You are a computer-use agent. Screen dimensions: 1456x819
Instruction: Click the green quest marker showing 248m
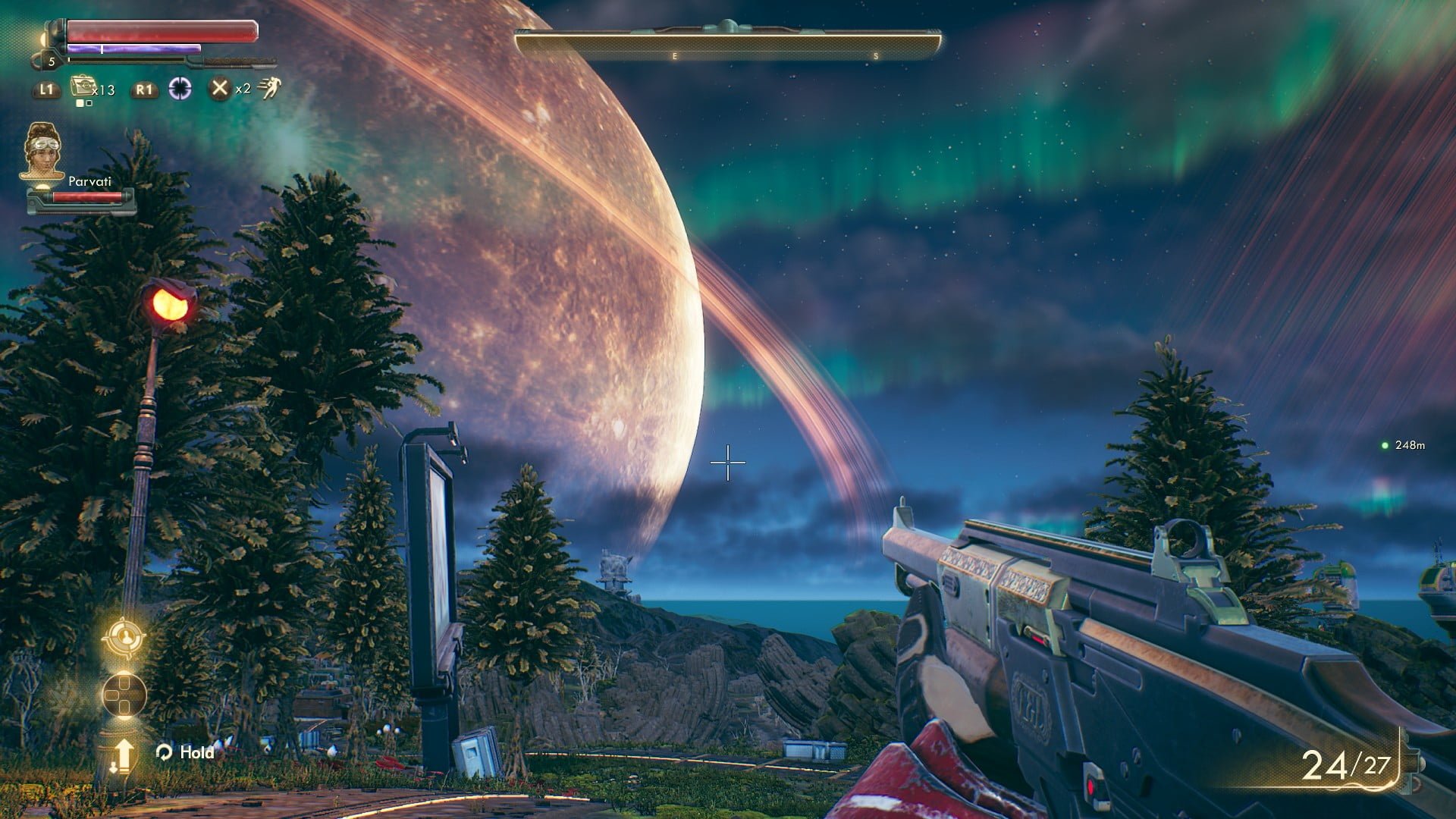(x=1385, y=445)
